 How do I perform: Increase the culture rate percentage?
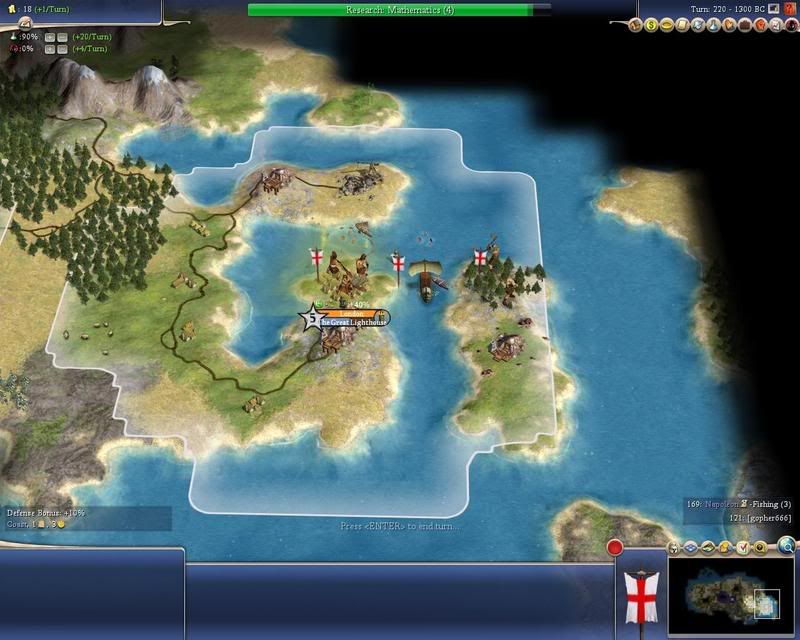click(48, 48)
